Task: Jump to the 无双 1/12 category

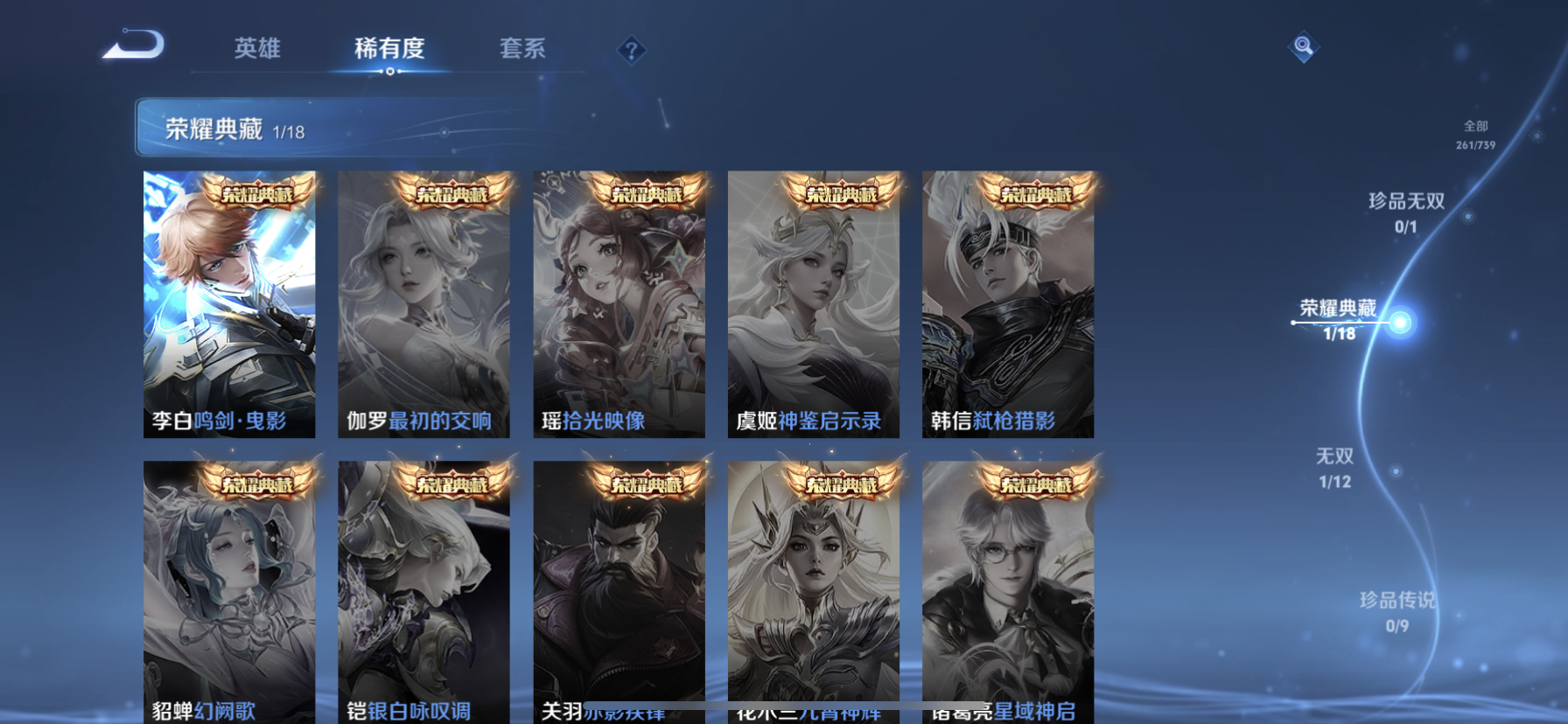Action: point(1334,468)
